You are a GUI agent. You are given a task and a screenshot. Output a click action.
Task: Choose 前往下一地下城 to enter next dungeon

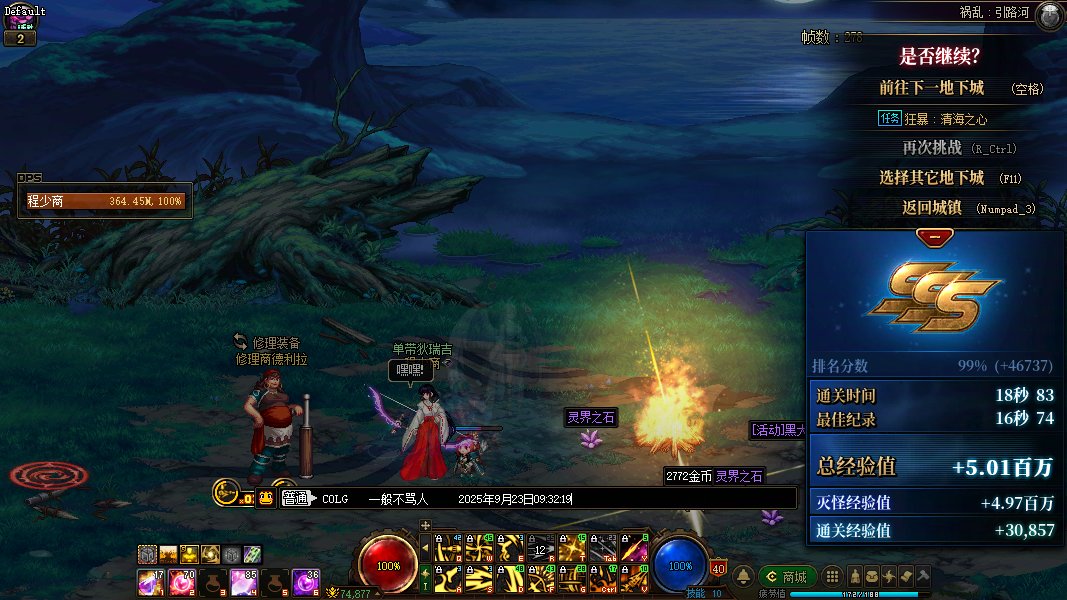pyautogui.click(x=932, y=88)
